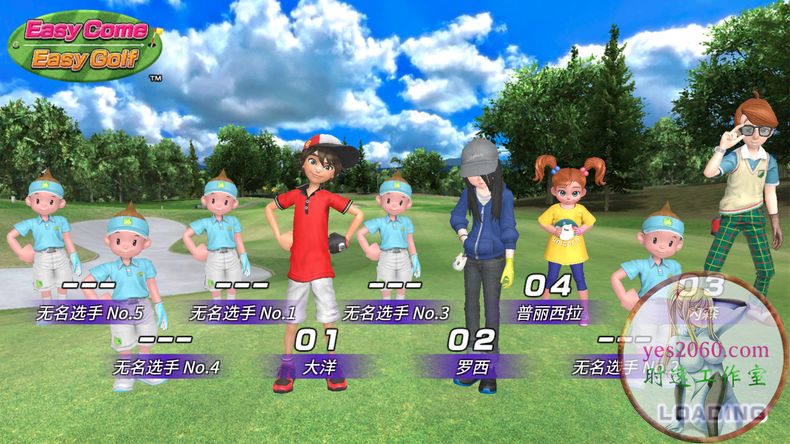Choose the 无名选手 No.3 name tag
Viewport: 790px width, 444px height.
click(395, 312)
